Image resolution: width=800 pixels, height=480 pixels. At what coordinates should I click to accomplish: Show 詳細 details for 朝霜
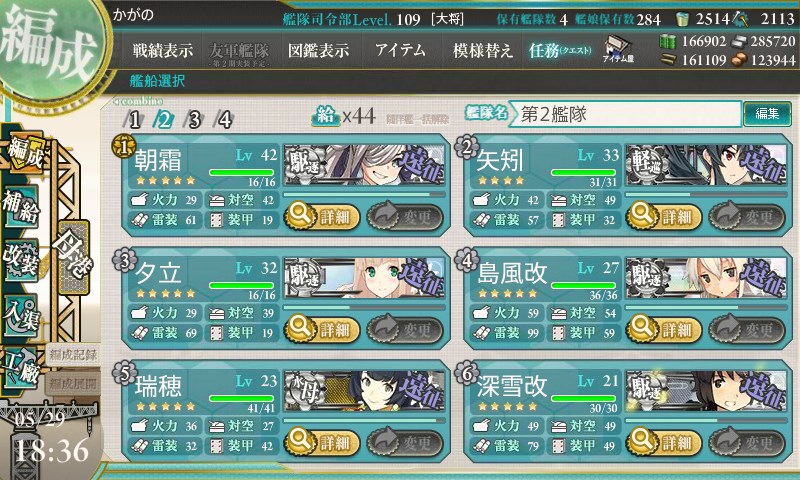[319, 213]
